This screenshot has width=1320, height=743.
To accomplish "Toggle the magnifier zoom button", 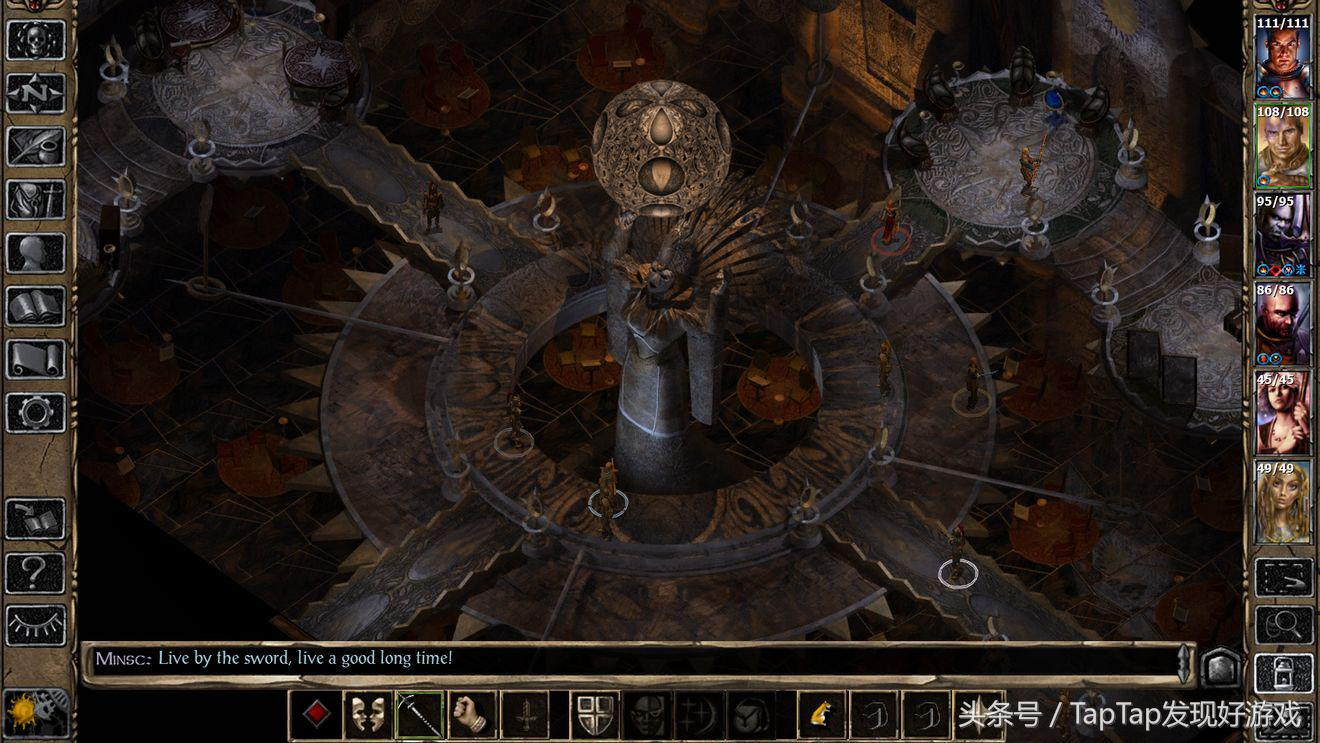I will (x=1283, y=625).
